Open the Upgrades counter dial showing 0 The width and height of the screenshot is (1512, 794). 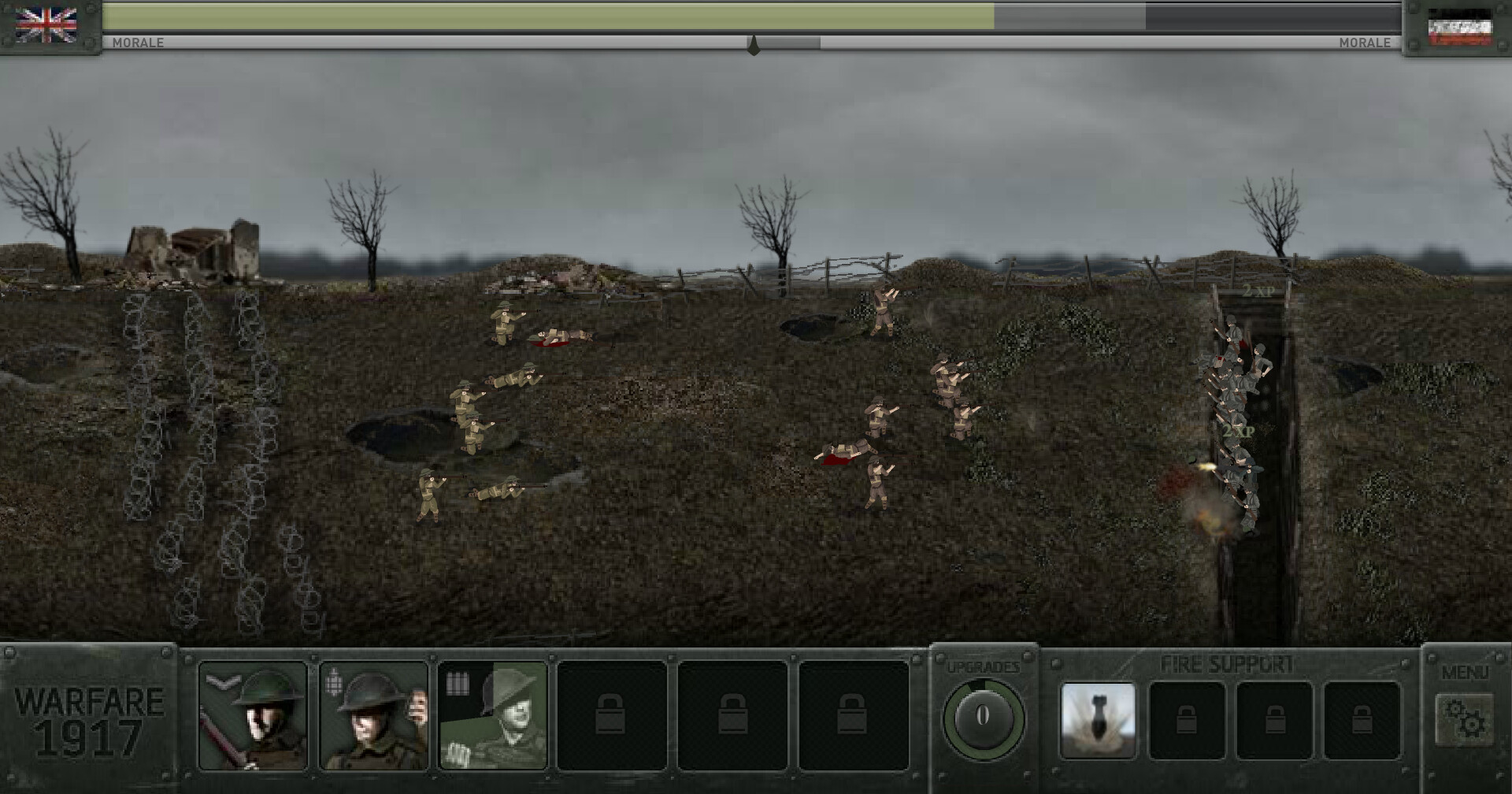tap(982, 714)
